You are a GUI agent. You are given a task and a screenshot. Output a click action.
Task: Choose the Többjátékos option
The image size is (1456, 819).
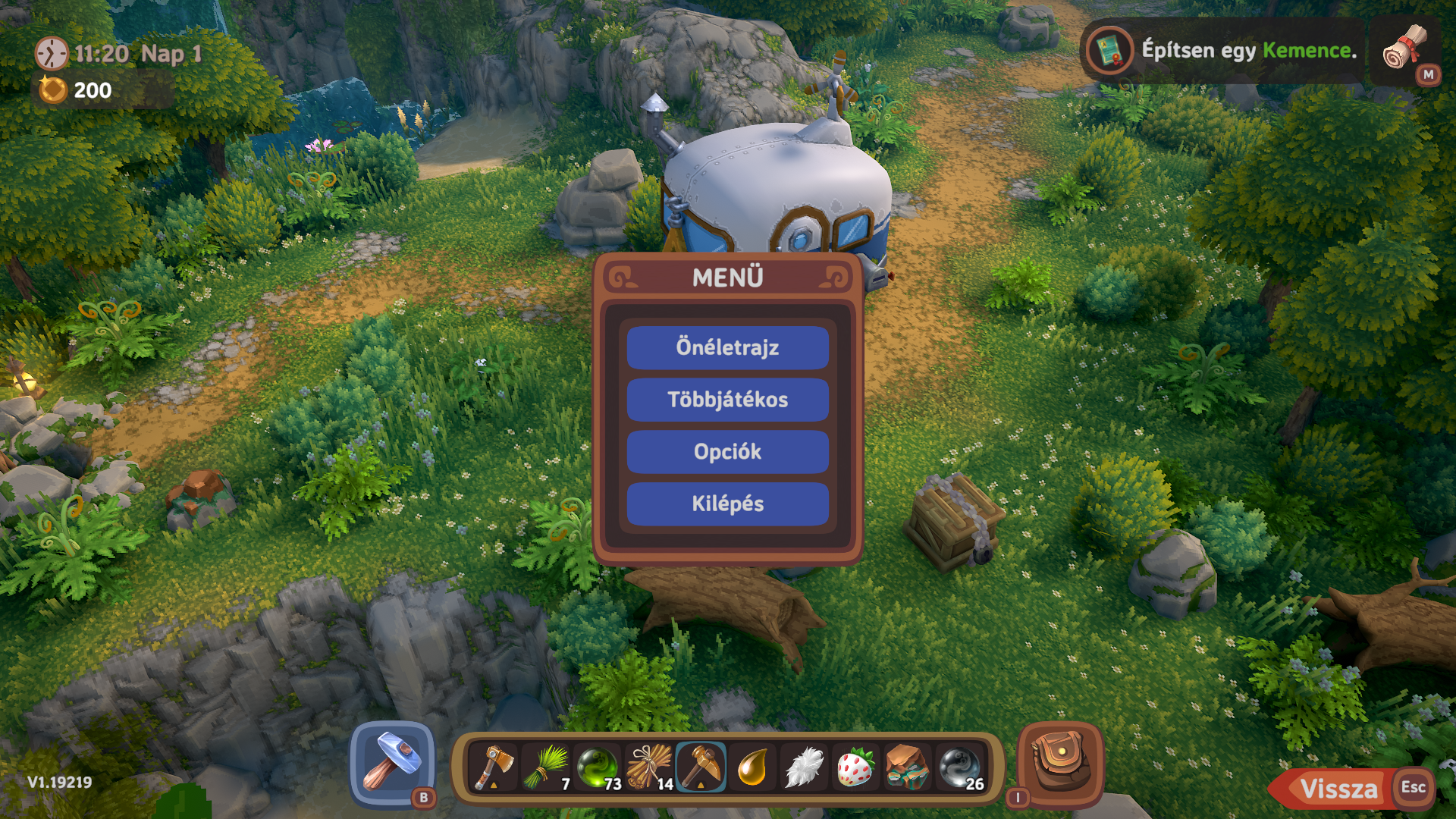[x=727, y=400]
